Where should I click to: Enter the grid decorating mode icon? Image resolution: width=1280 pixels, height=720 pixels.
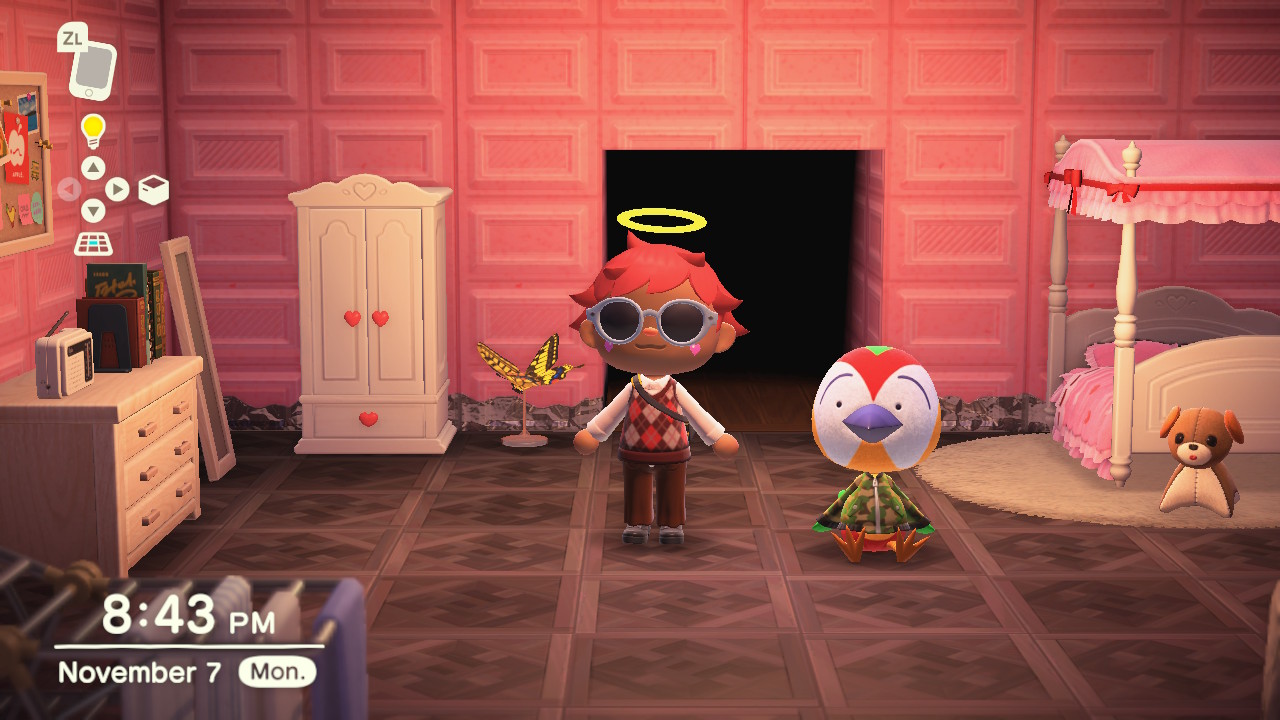point(93,243)
